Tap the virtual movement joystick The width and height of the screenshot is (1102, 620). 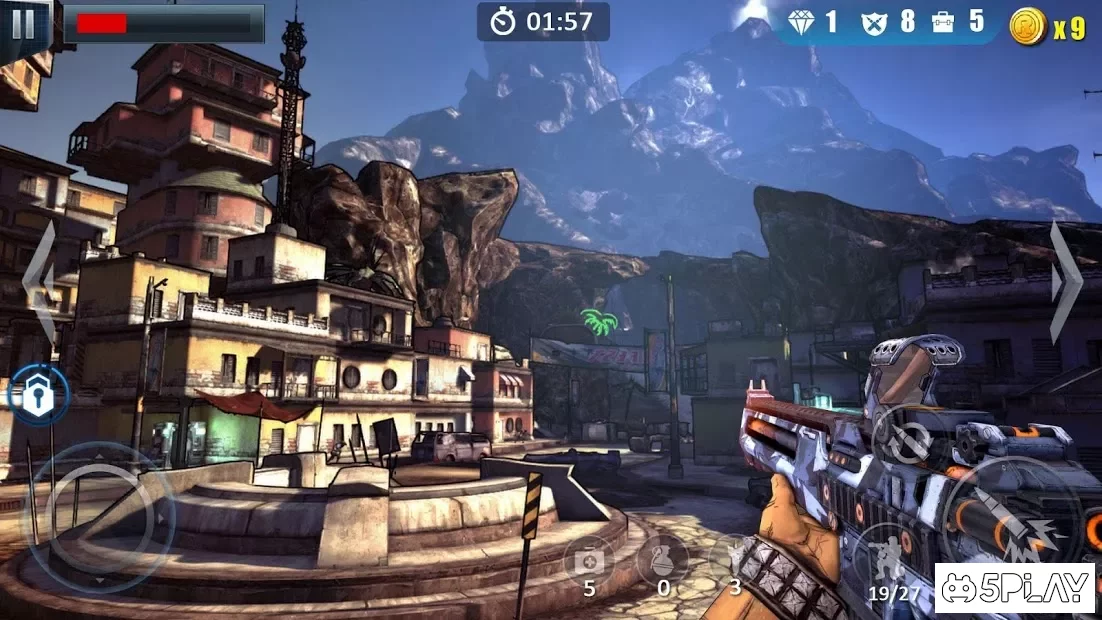click(x=98, y=517)
